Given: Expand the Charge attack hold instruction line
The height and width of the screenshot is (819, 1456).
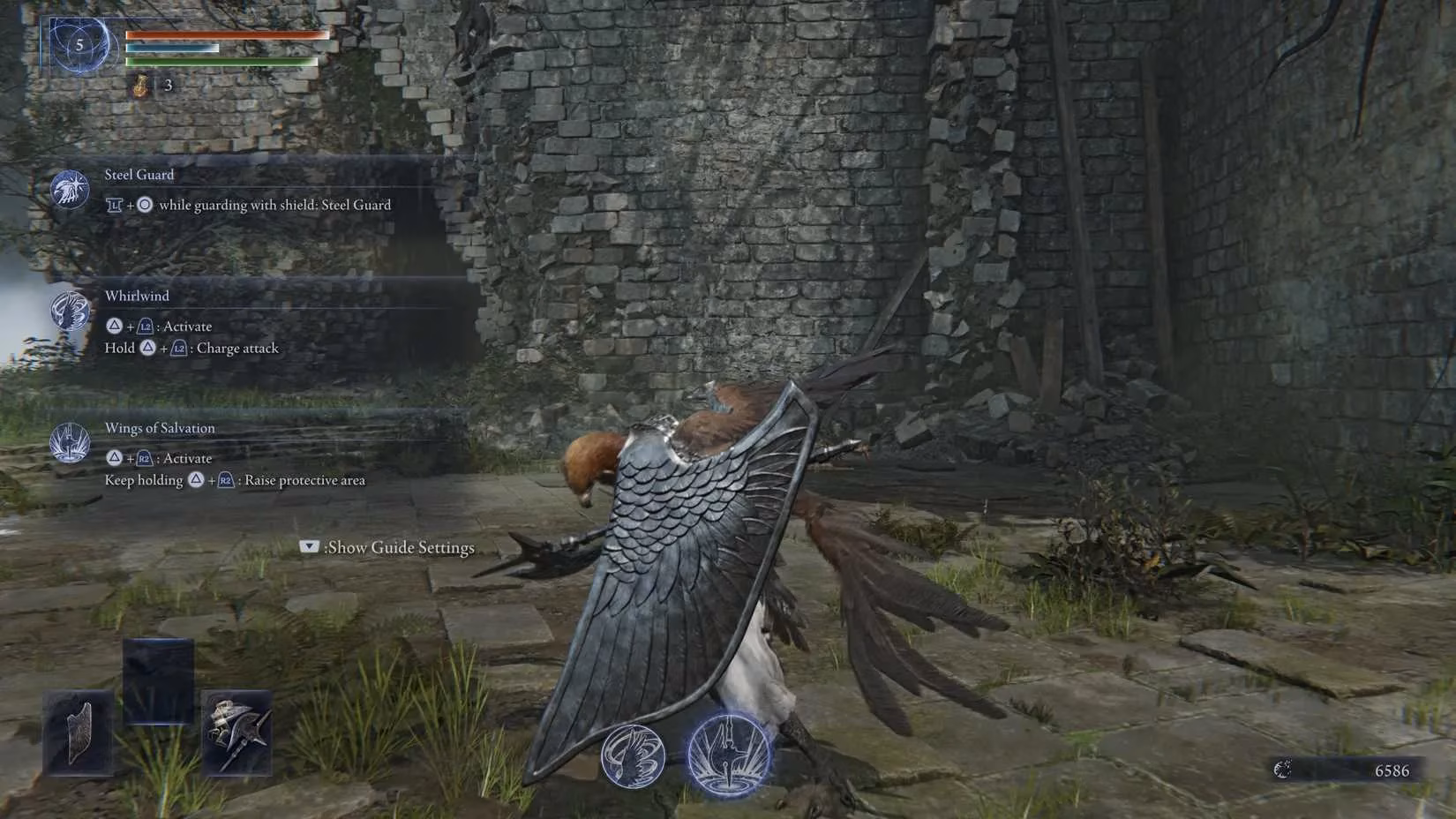Looking at the screenshot, I should (191, 347).
